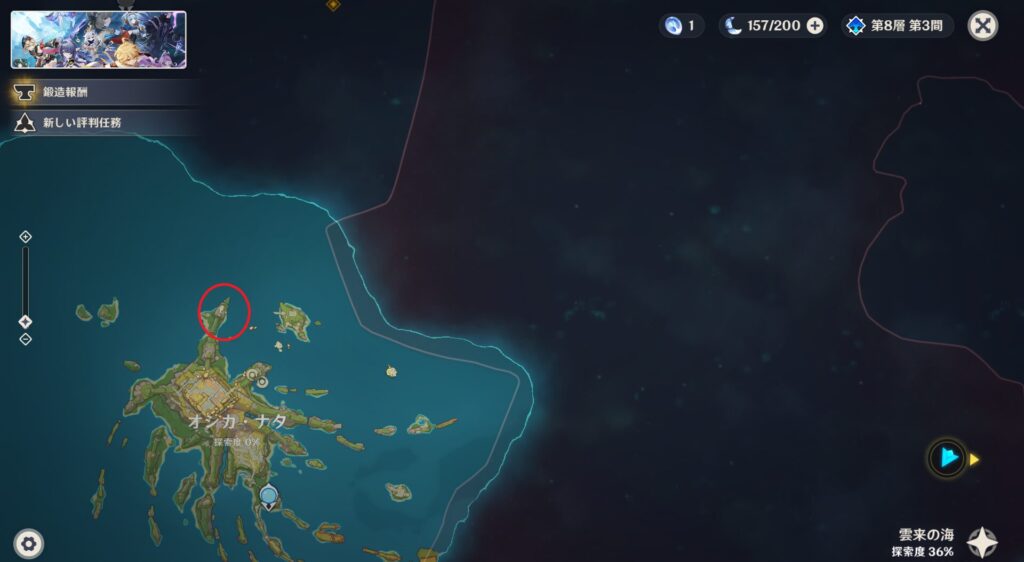Open the 第8層 第3間 abyss progress
This screenshot has height=562, width=1024.
898,26
